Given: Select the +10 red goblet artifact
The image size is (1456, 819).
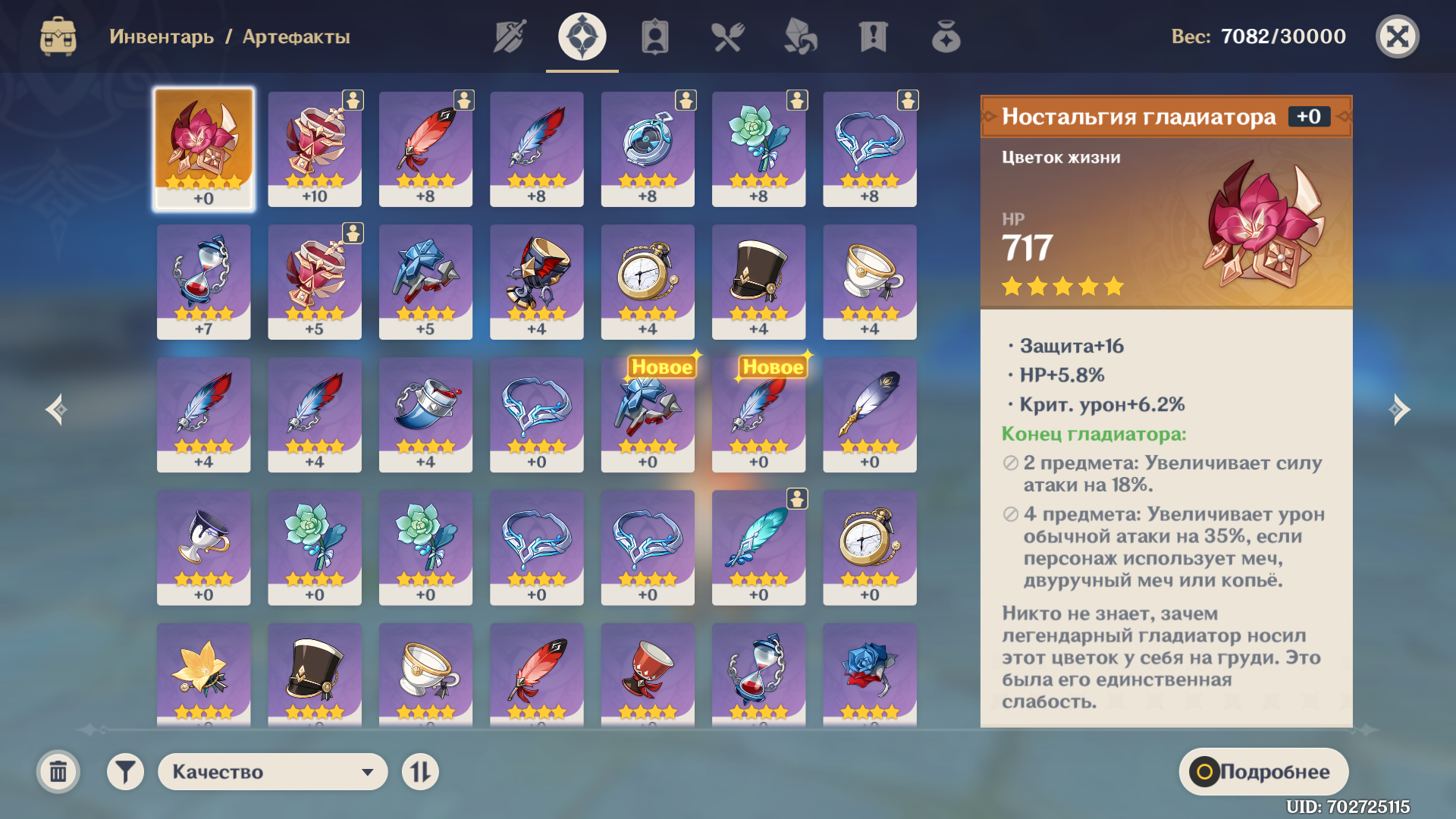Looking at the screenshot, I should (315, 149).
